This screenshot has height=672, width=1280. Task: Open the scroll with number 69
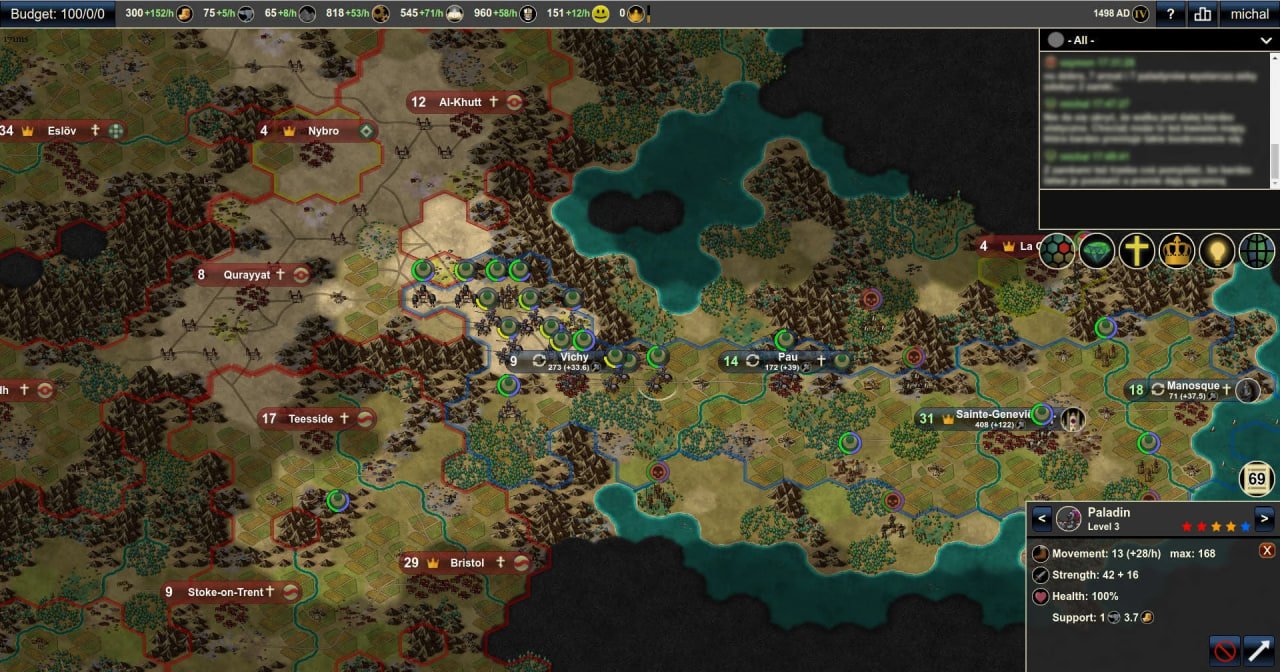click(1257, 479)
